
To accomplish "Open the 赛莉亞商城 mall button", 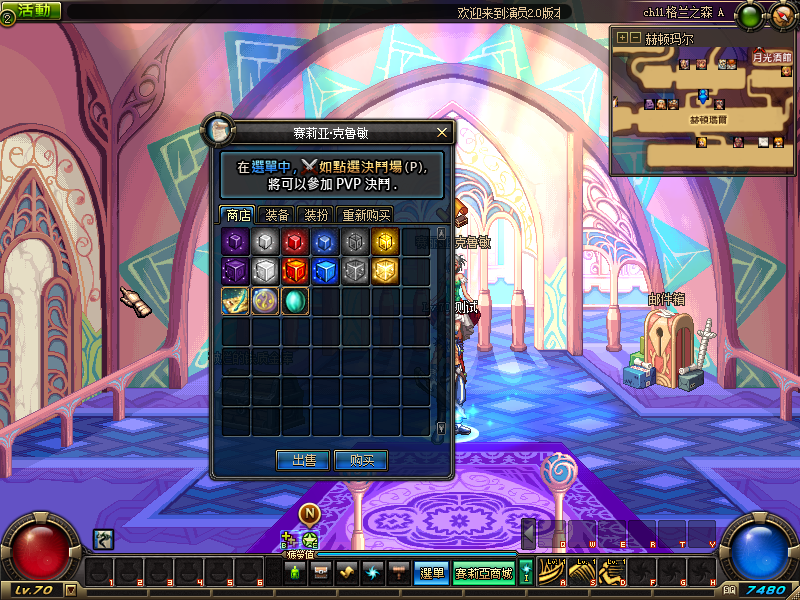I will coord(484,573).
